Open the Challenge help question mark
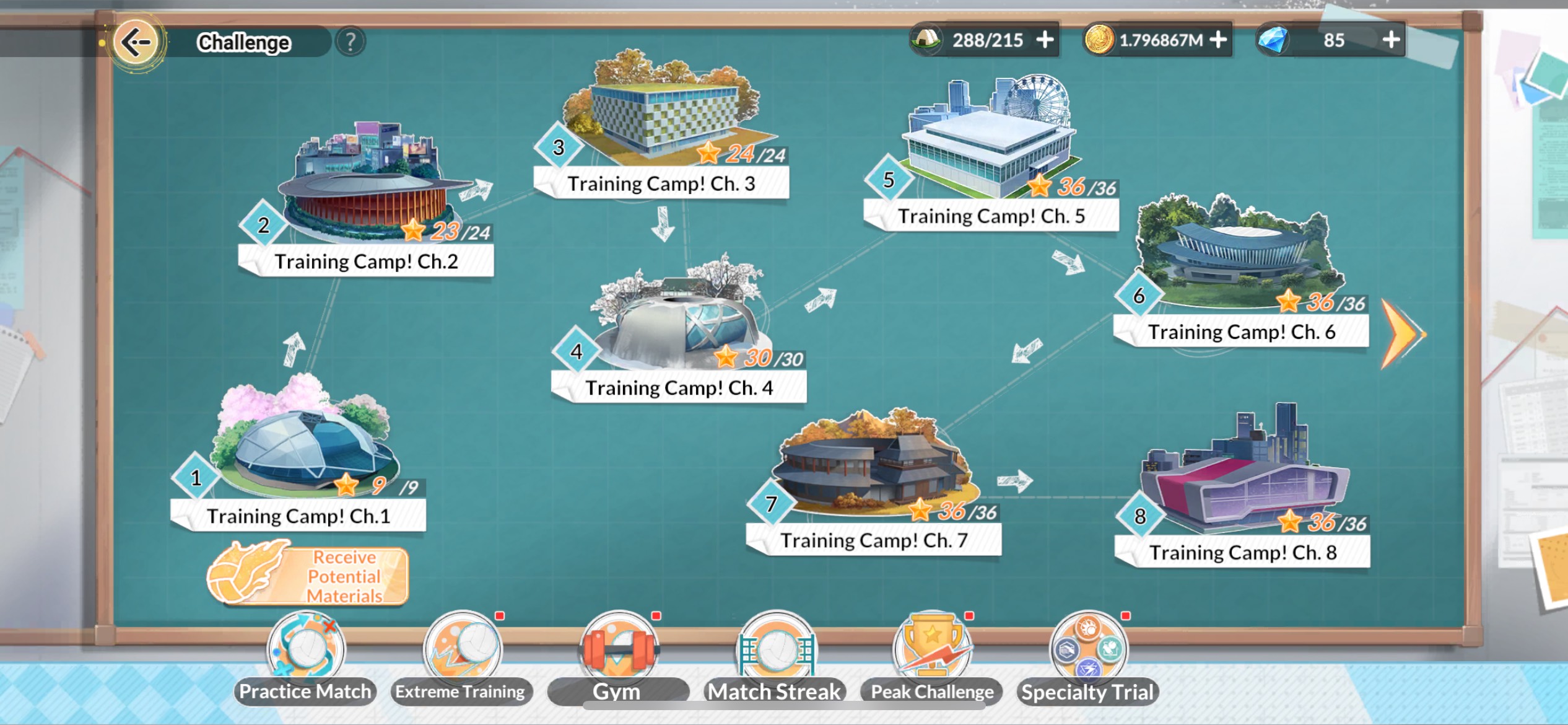 point(351,42)
